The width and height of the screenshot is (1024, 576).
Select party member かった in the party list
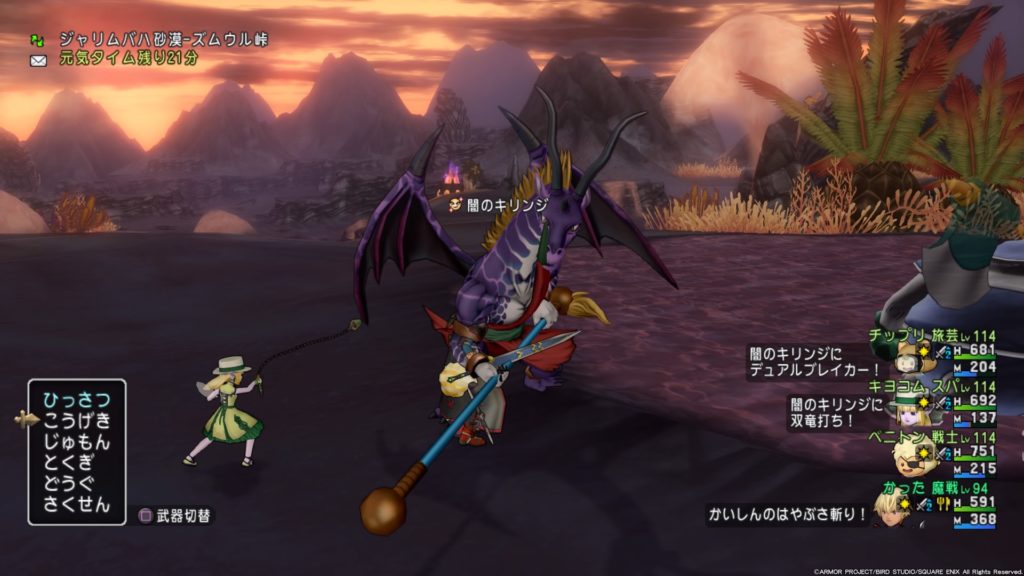coord(903,487)
